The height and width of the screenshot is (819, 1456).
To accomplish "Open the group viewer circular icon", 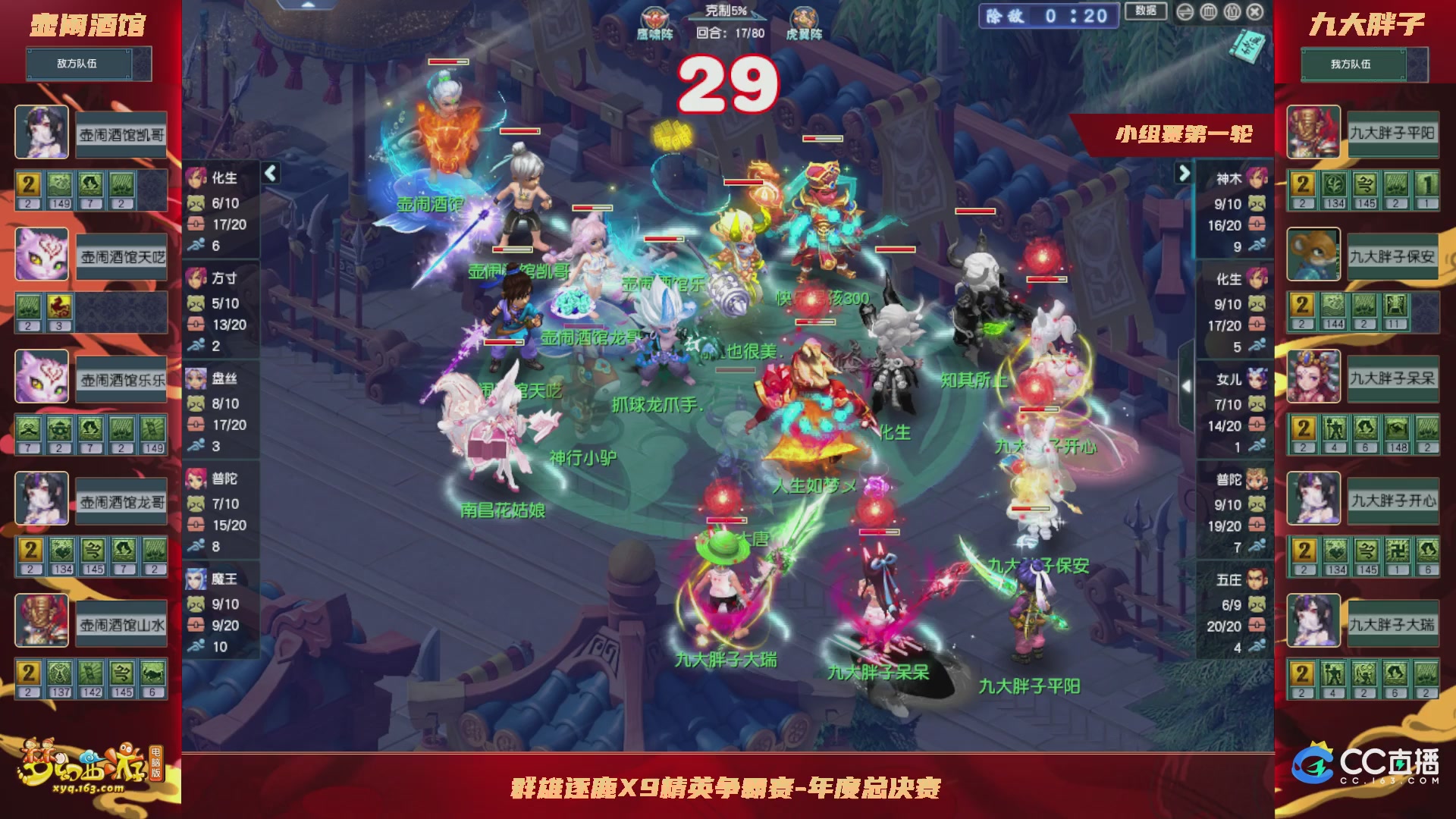I will point(1231,12).
